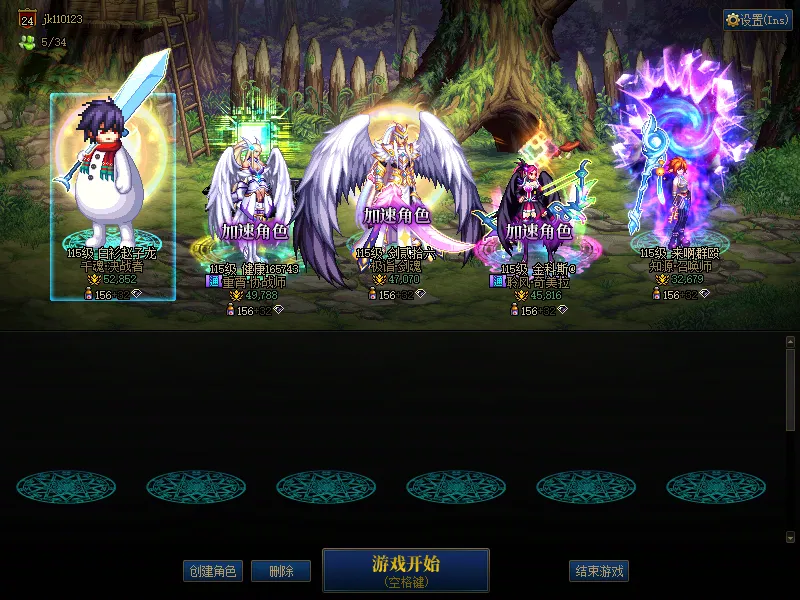Click the character list scroll-up arrow
The width and height of the screenshot is (800, 600).
[x=790, y=342]
